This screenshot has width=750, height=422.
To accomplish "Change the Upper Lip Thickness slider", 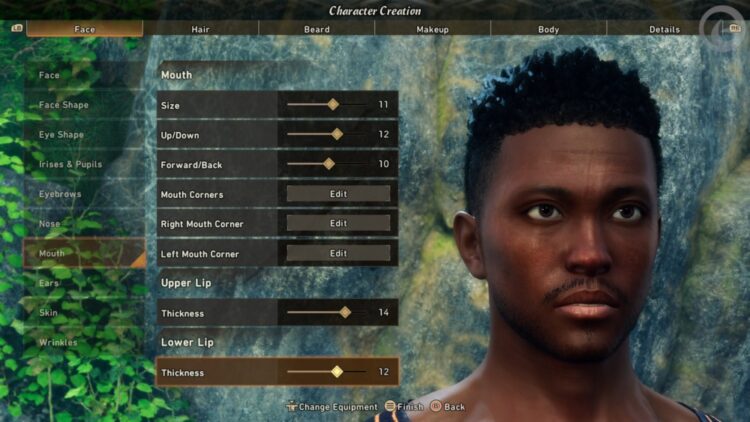I will [x=345, y=313].
